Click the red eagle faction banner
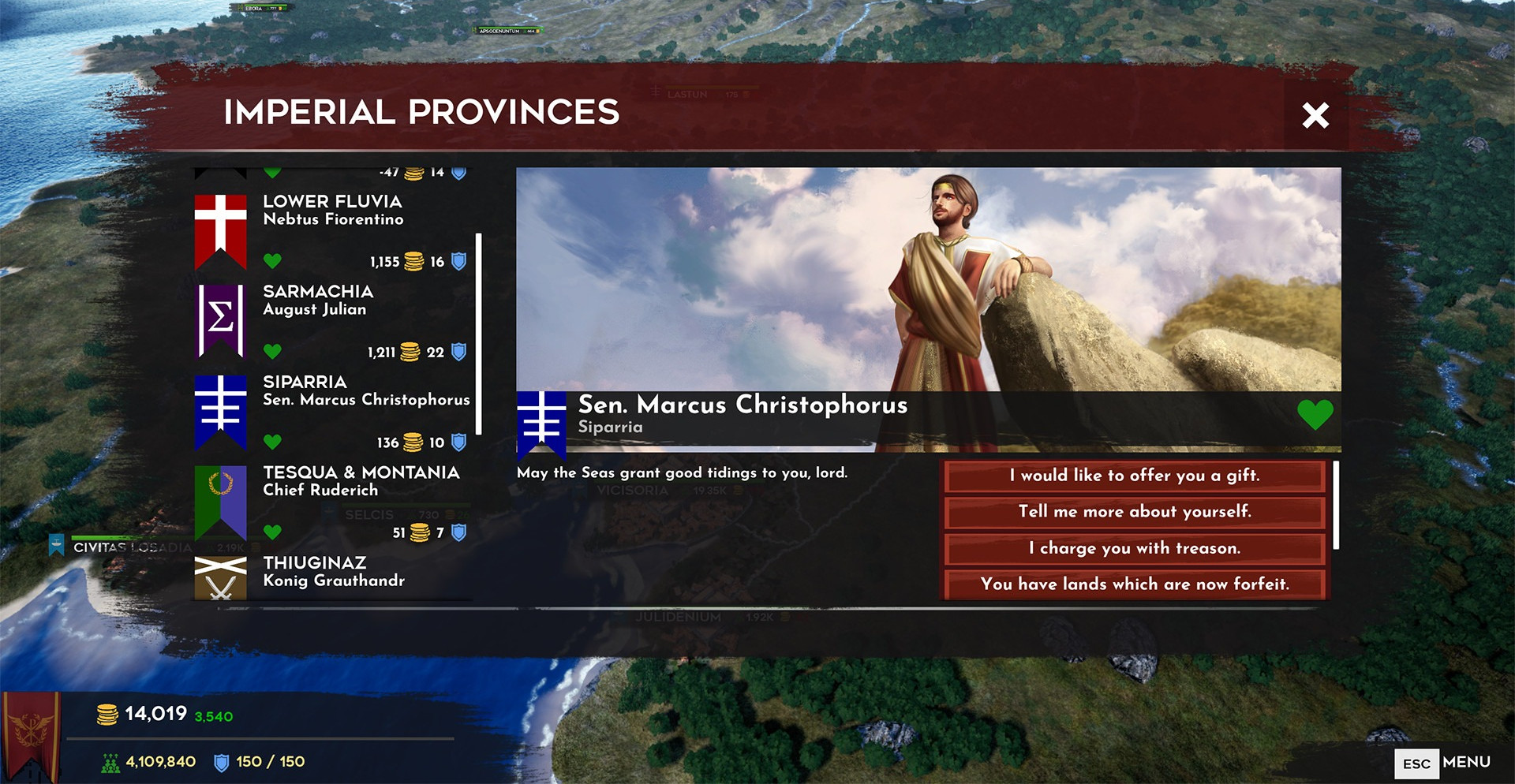This screenshot has height=784, width=1515. tap(32, 734)
